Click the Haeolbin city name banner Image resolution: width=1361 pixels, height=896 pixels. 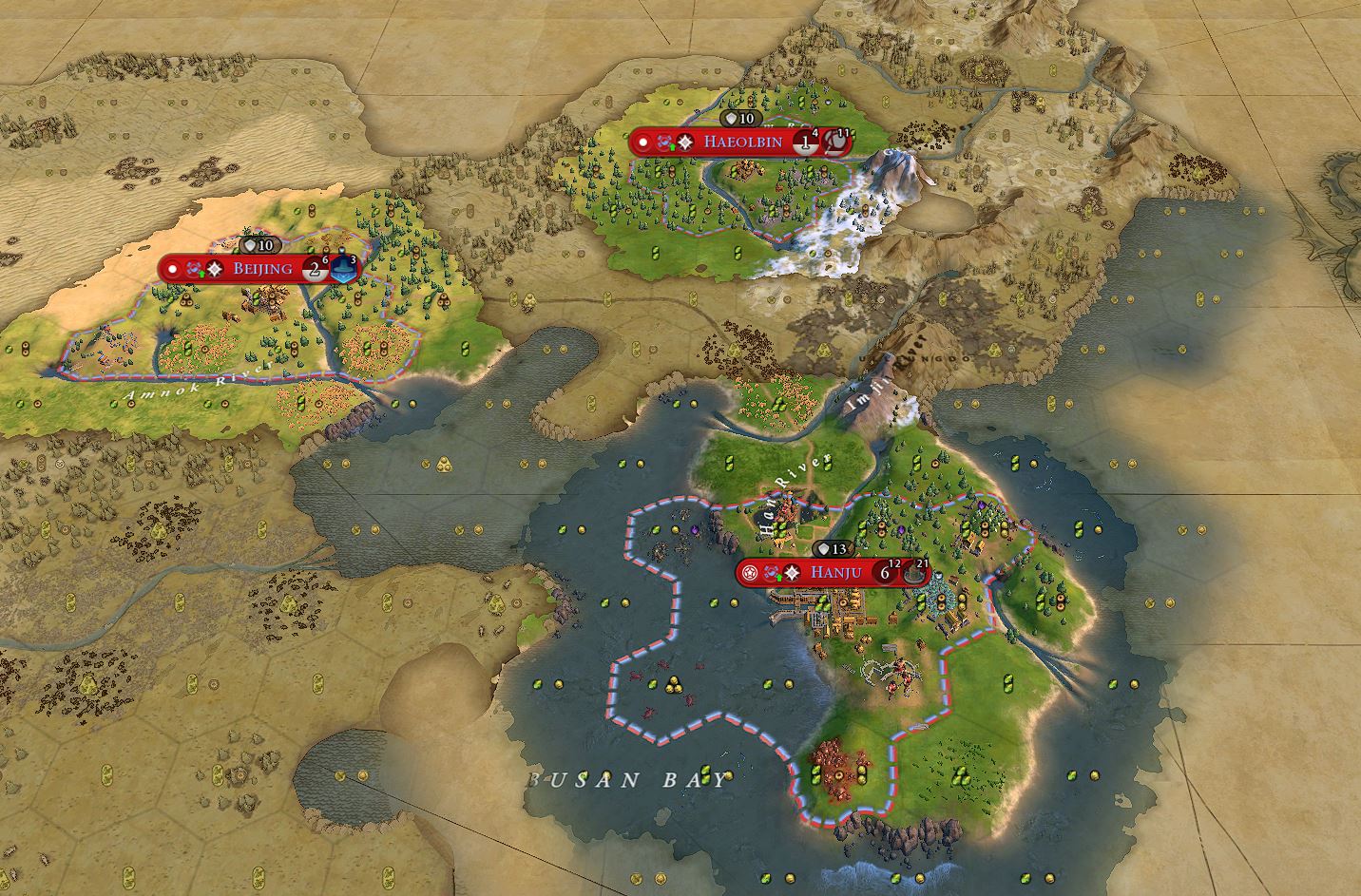[x=742, y=143]
